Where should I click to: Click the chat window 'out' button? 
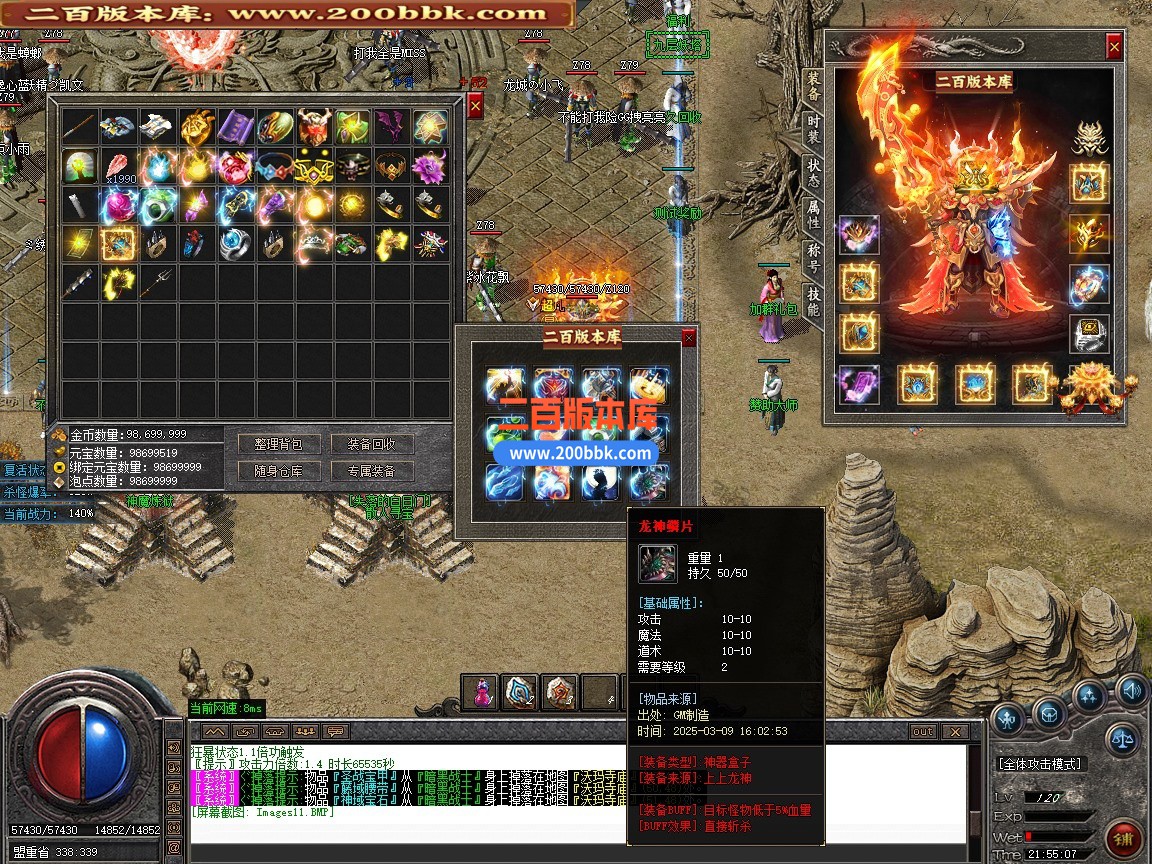point(922,732)
